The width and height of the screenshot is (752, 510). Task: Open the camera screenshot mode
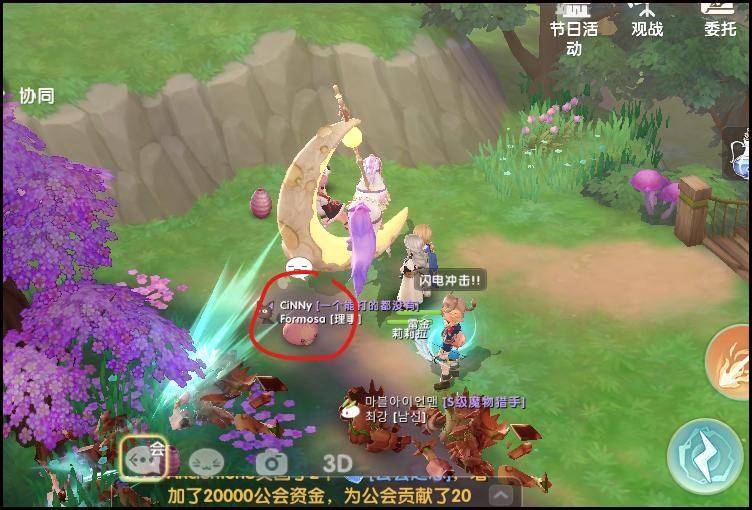point(271,463)
